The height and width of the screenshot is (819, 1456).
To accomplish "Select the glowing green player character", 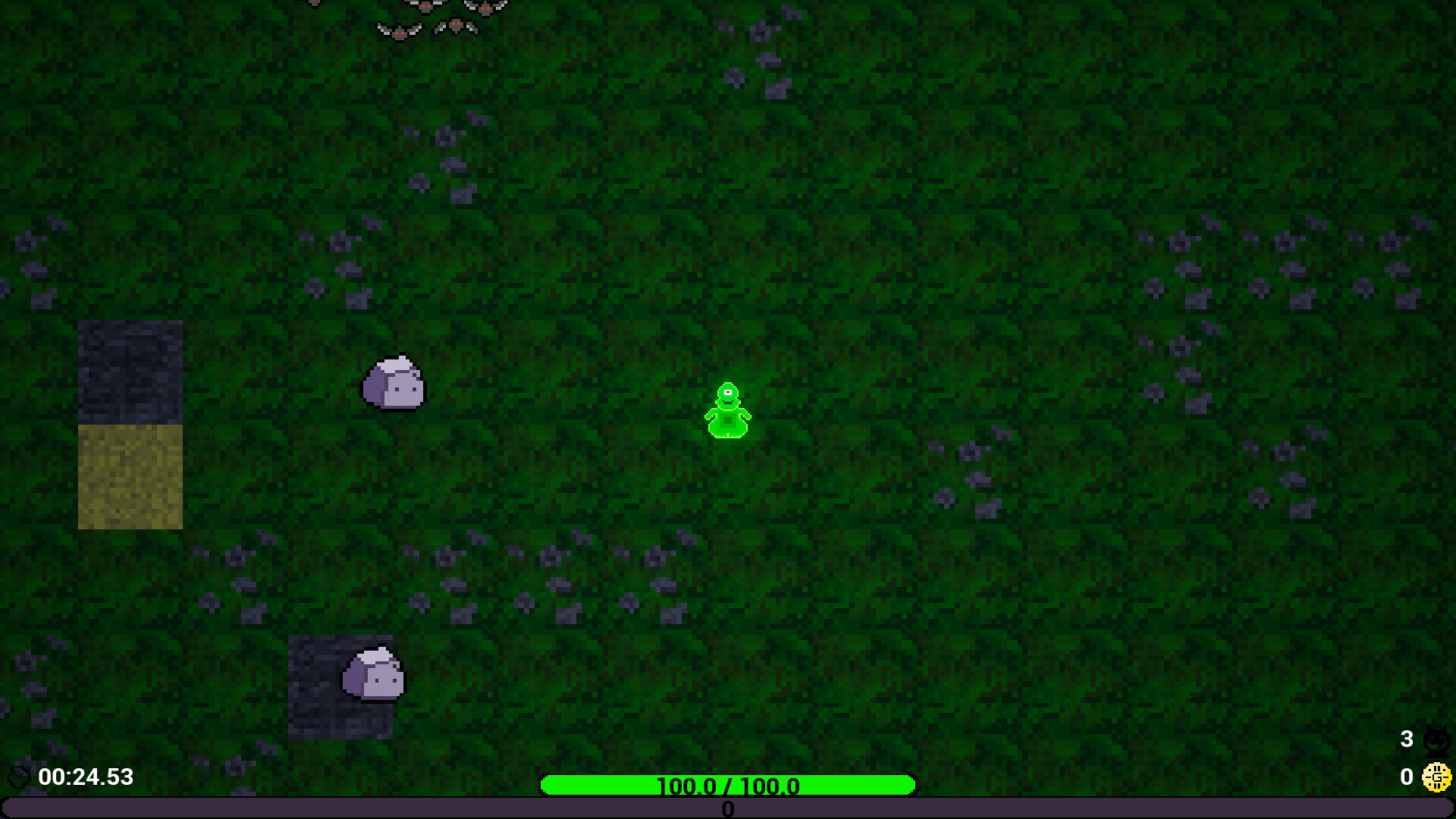I will point(727,409).
